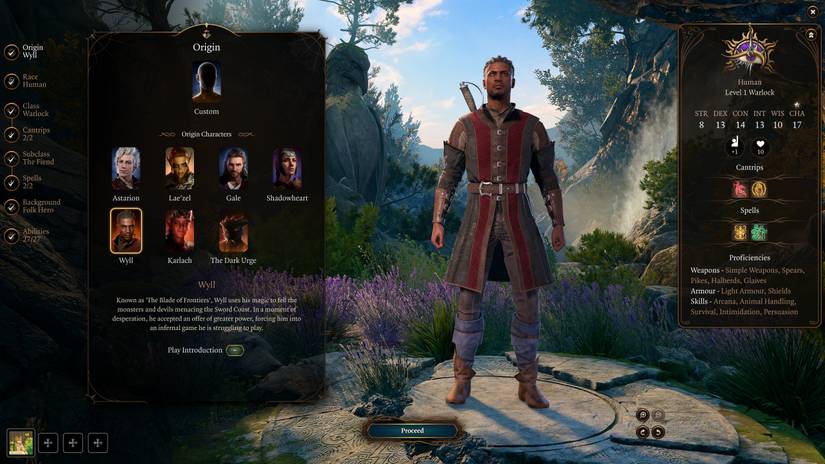Choose Karlach as origin character
Image resolution: width=825 pixels, height=464 pixels.
(180, 231)
